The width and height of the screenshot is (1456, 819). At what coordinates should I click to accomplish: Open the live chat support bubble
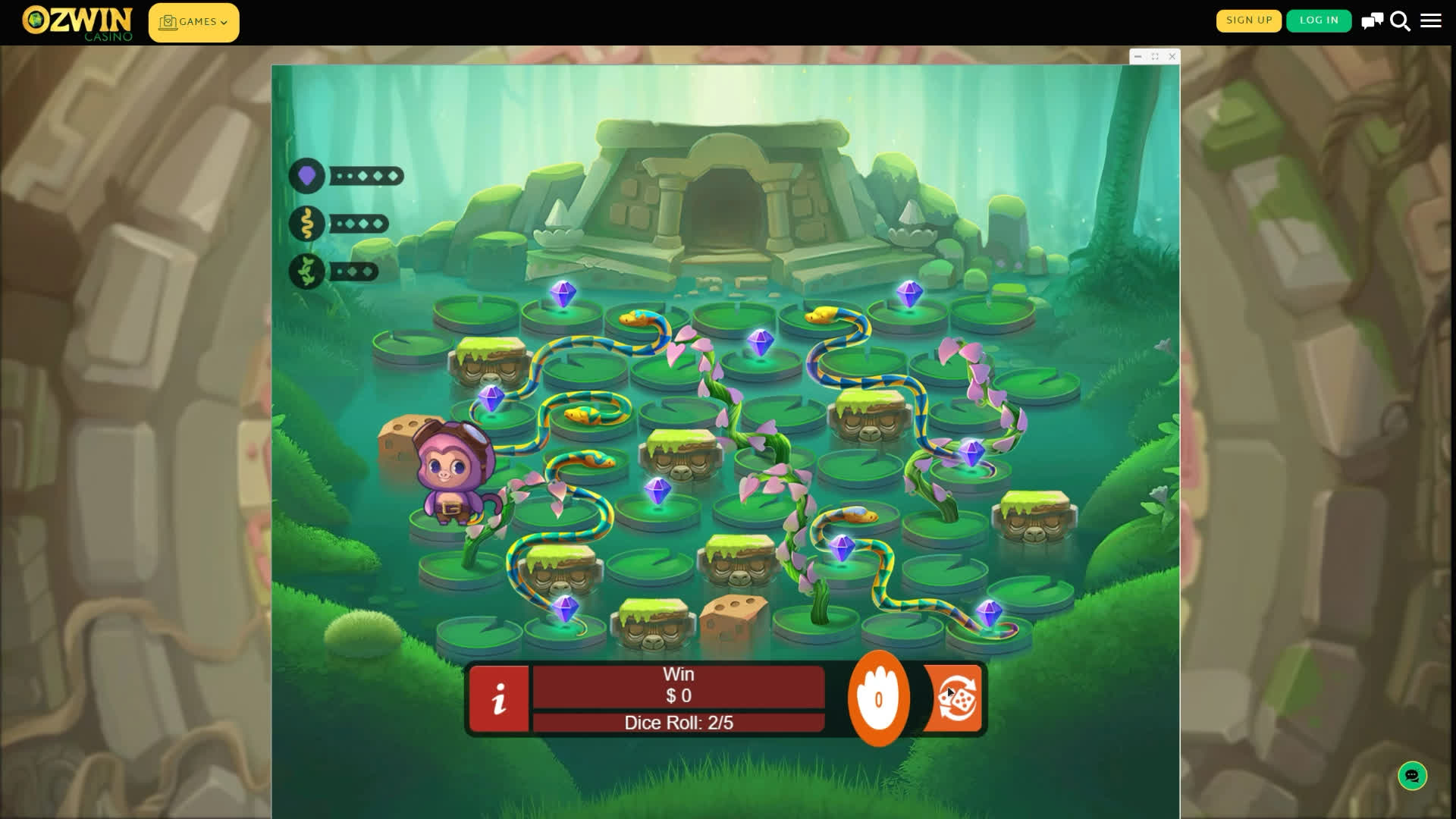(x=1412, y=776)
